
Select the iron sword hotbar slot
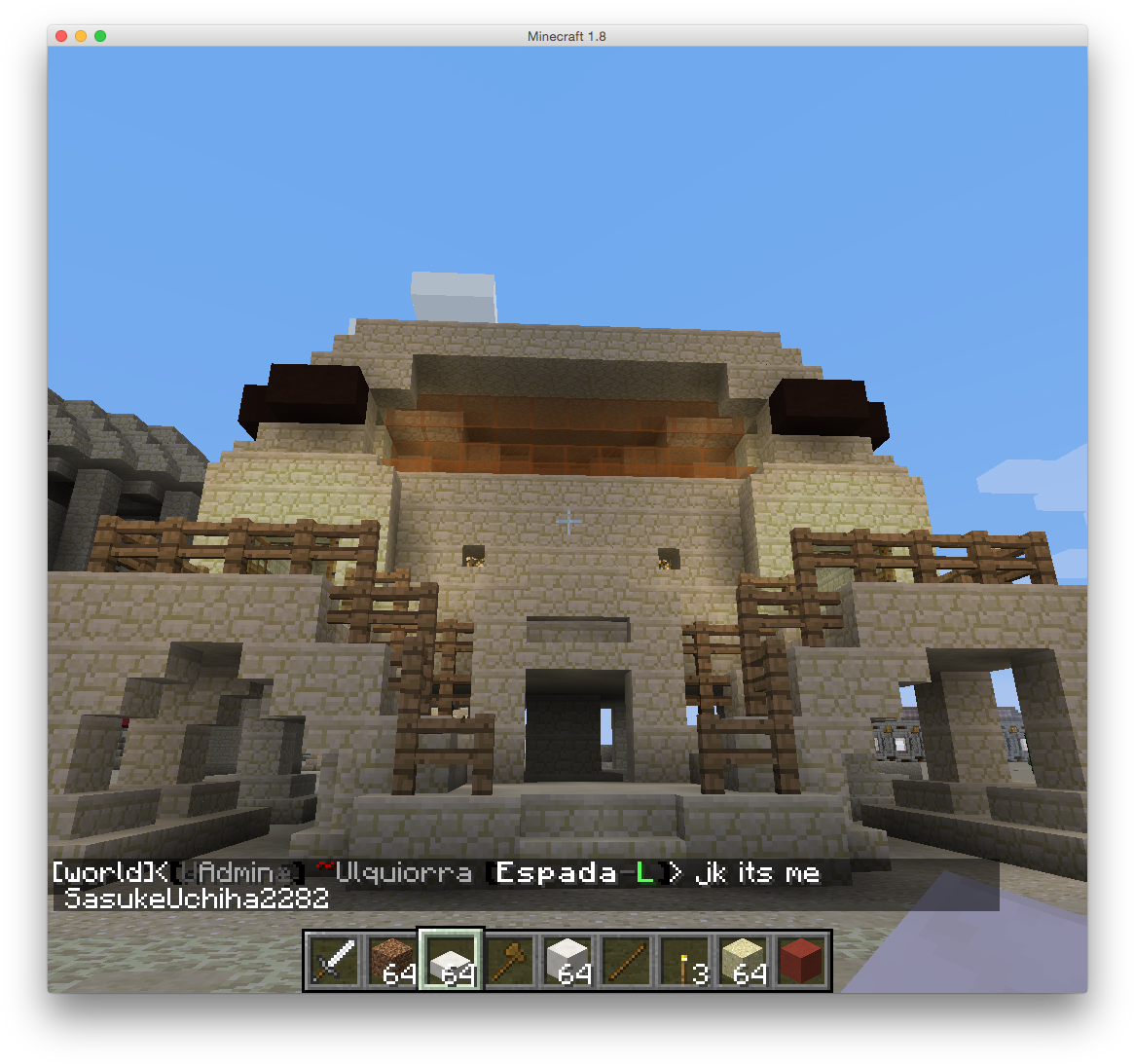(334, 961)
